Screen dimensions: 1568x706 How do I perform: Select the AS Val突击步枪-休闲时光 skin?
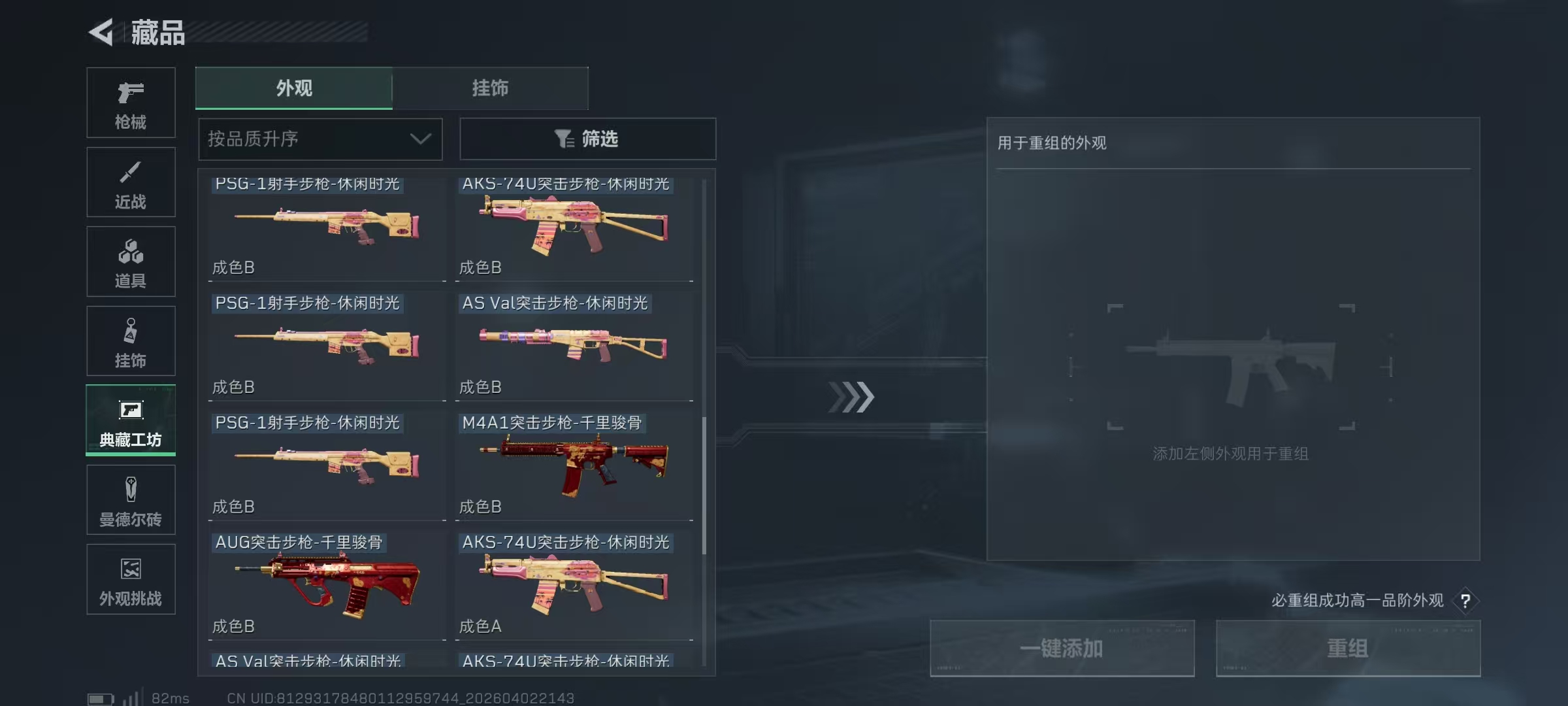pos(575,345)
